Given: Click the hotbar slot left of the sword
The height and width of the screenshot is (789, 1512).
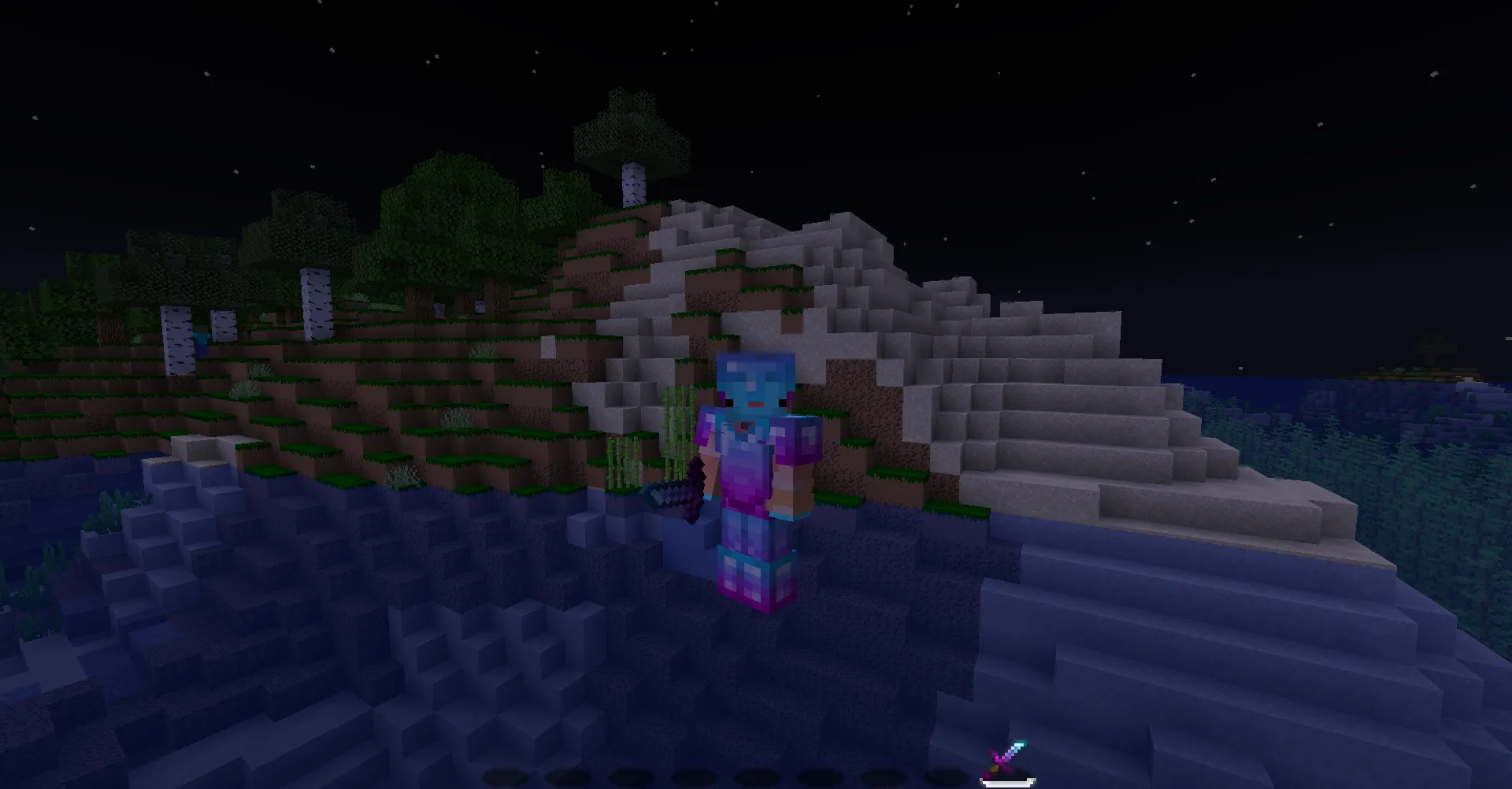Looking at the screenshot, I should tap(948, 775).
